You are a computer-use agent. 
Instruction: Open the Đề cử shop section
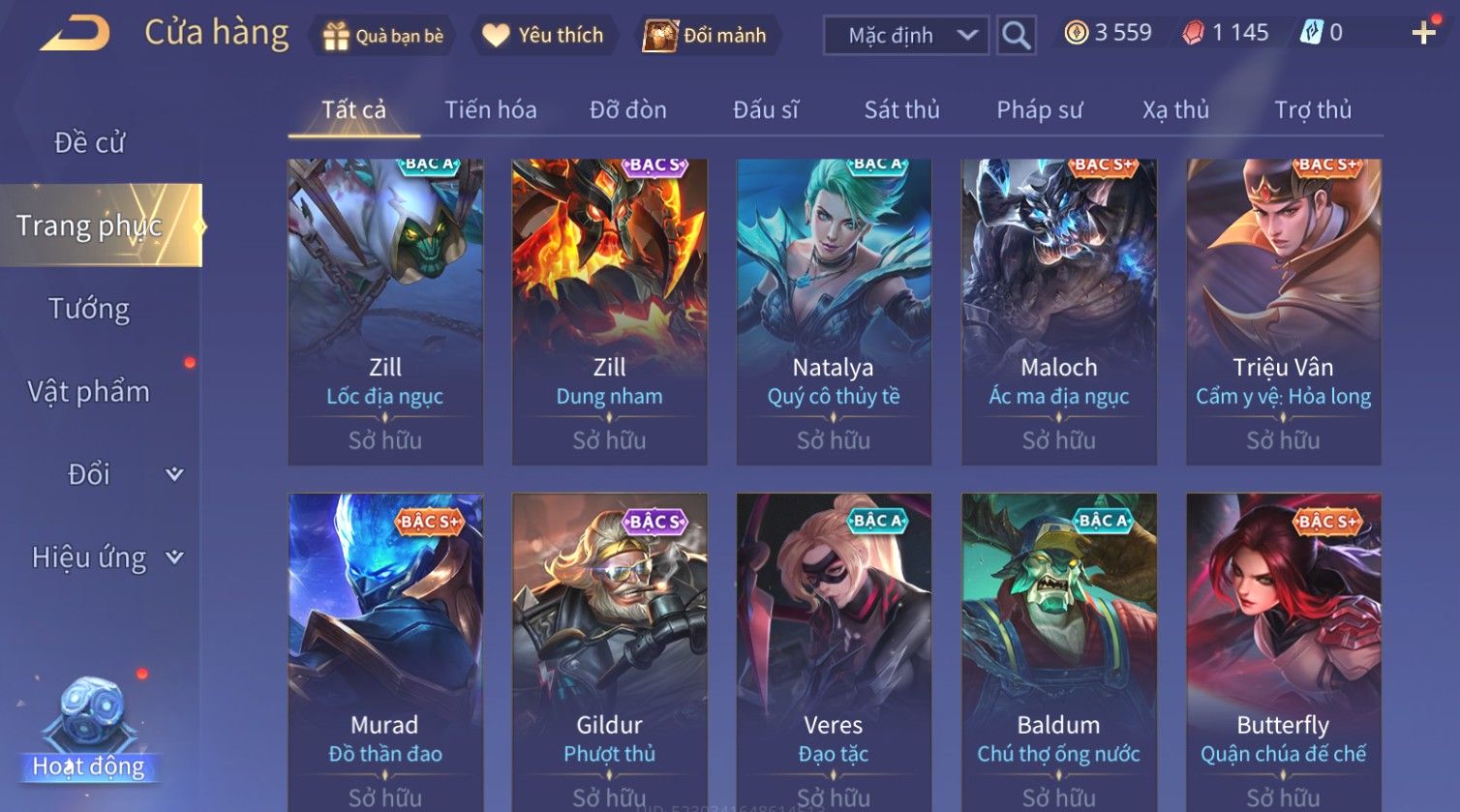(89, 142)
